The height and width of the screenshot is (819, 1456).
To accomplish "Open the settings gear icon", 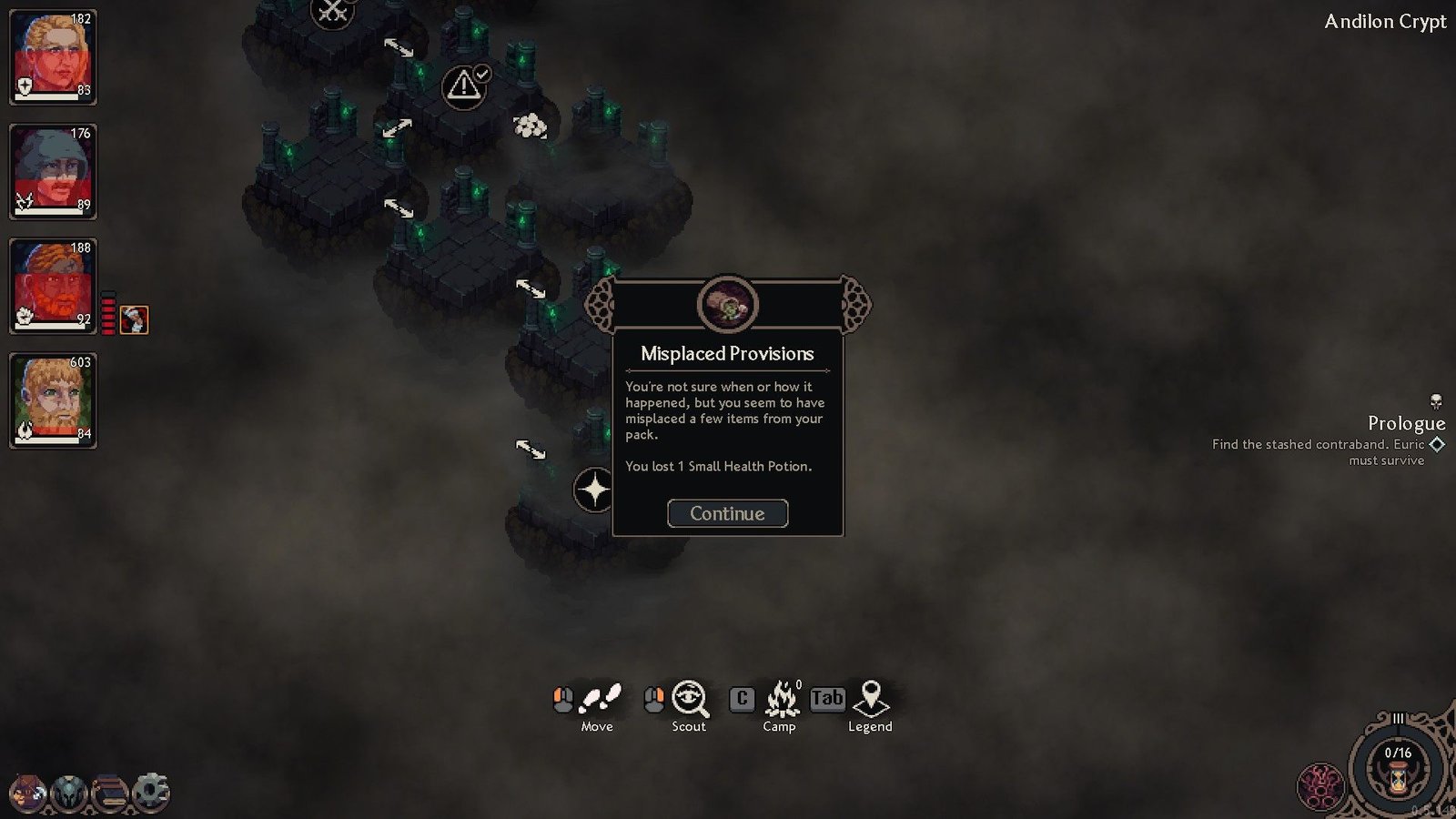I will (151, 792).
